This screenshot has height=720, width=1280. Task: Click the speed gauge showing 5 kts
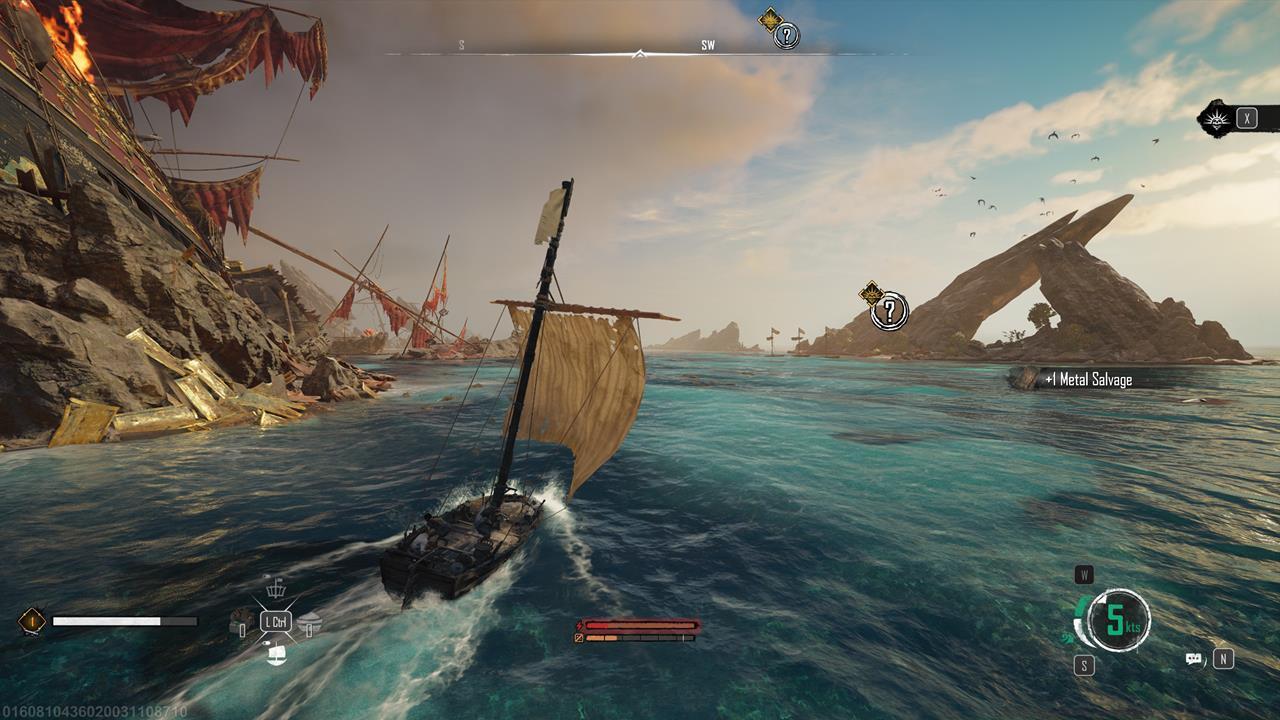click(1117, 620)
